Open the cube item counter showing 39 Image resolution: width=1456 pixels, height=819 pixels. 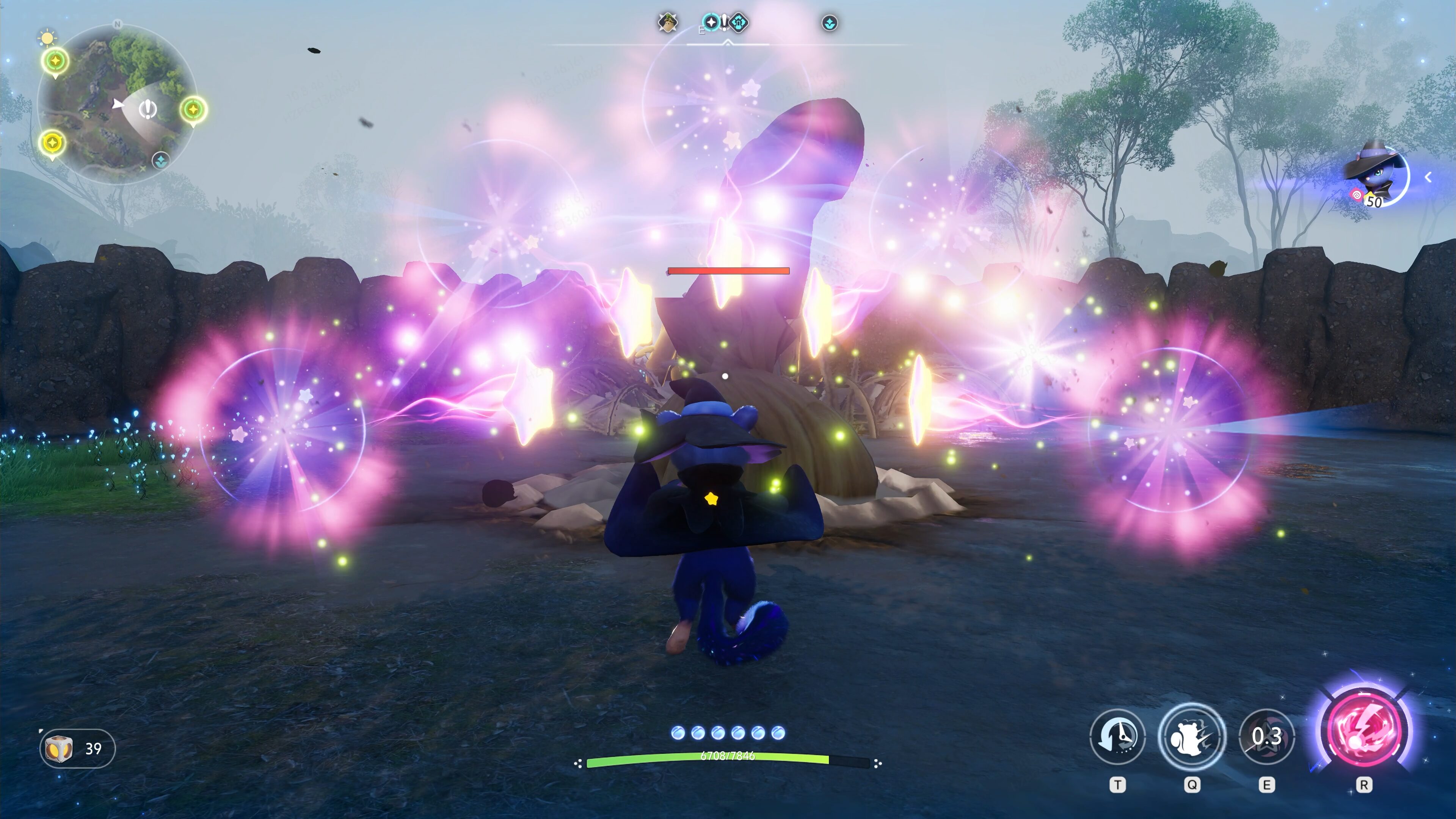(77, 748)
